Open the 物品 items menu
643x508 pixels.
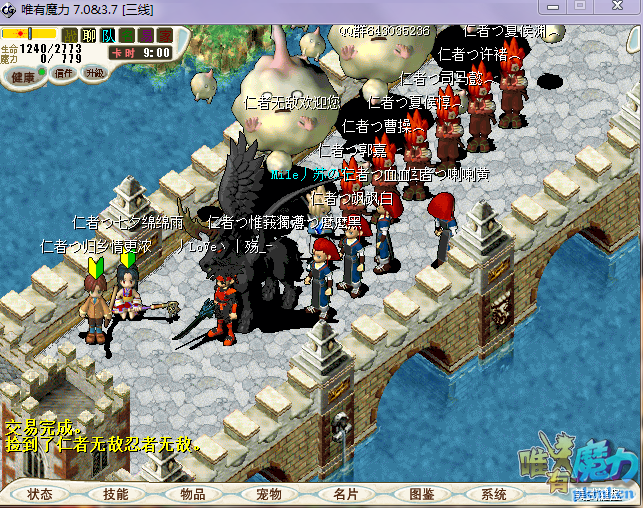[192, 494]
